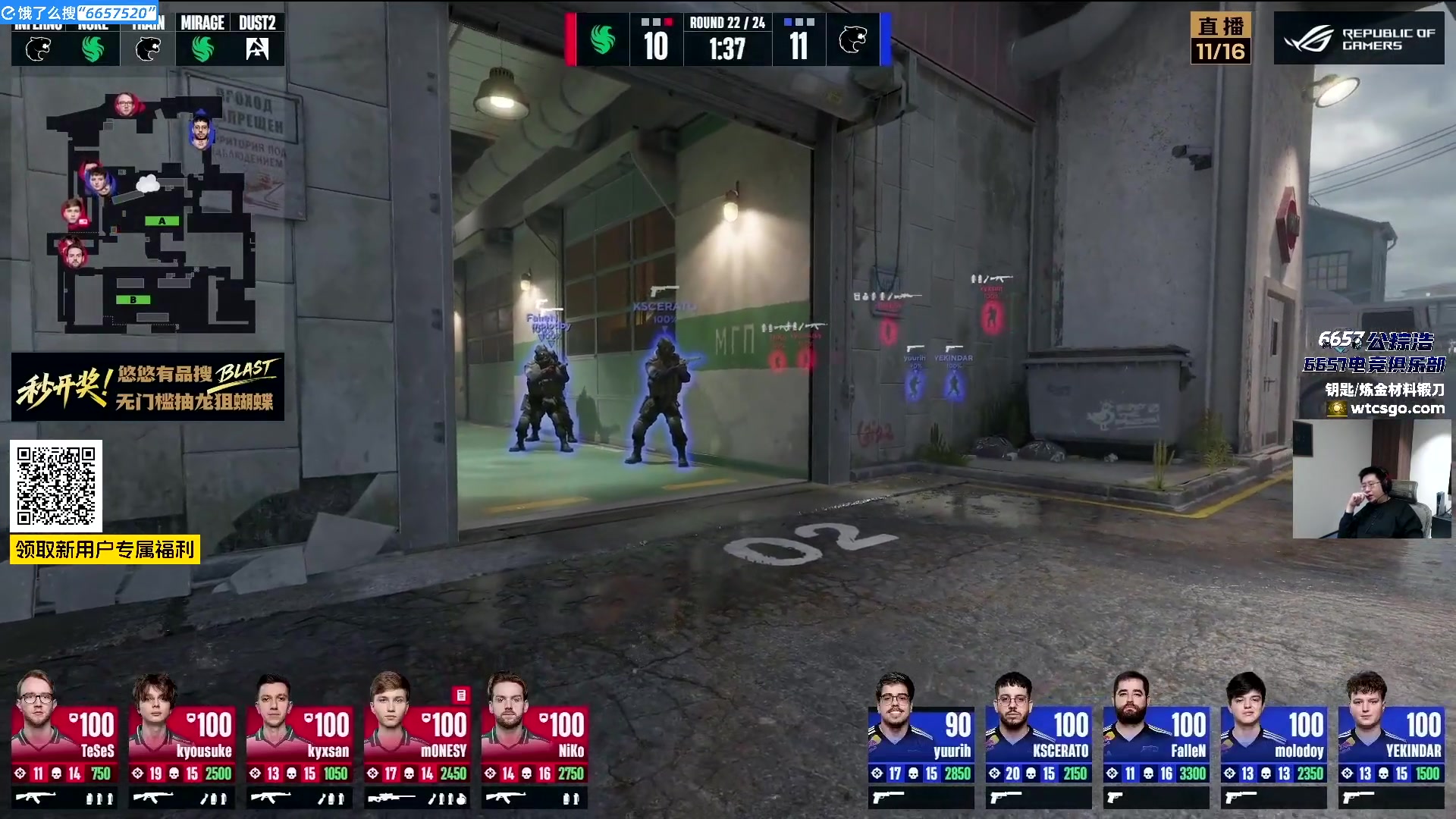Select TeSeS player card
Viewport: 1456px width, 819px height.
[64, 739]
